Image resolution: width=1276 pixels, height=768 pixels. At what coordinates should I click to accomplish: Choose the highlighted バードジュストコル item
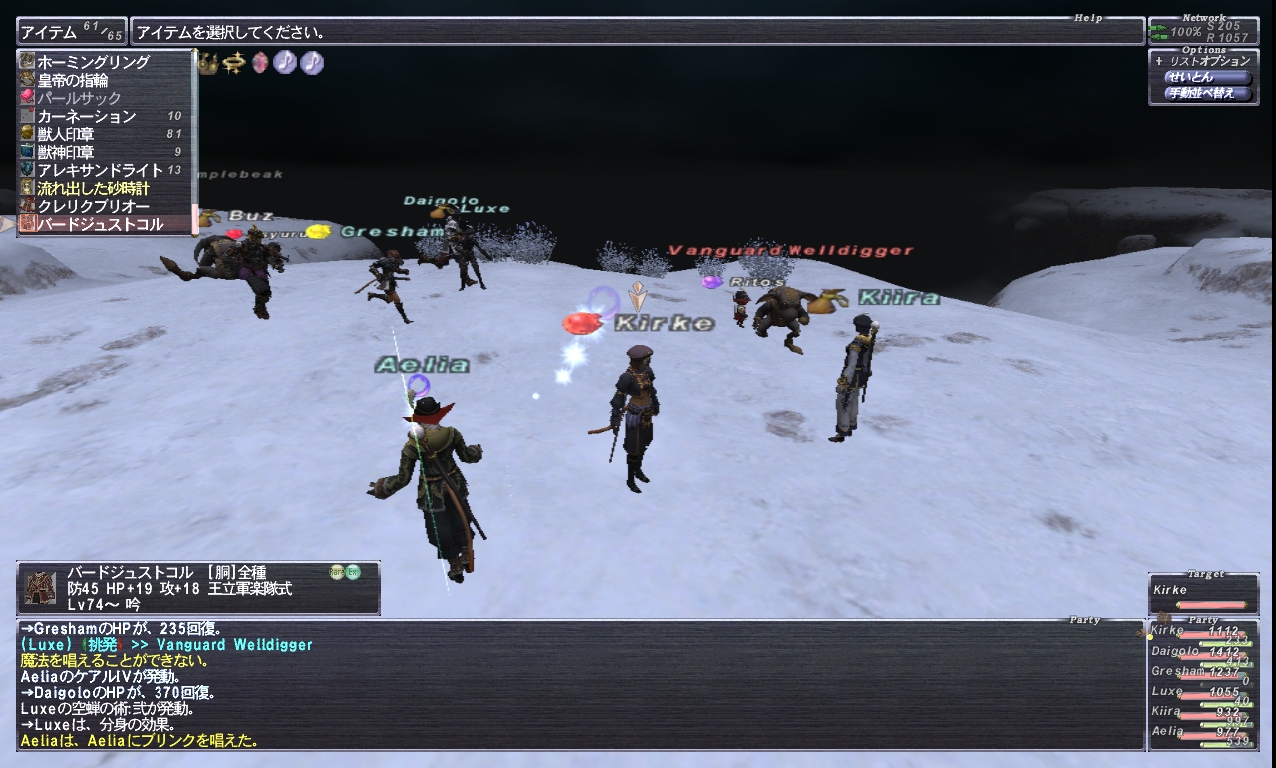pos(99,224)
